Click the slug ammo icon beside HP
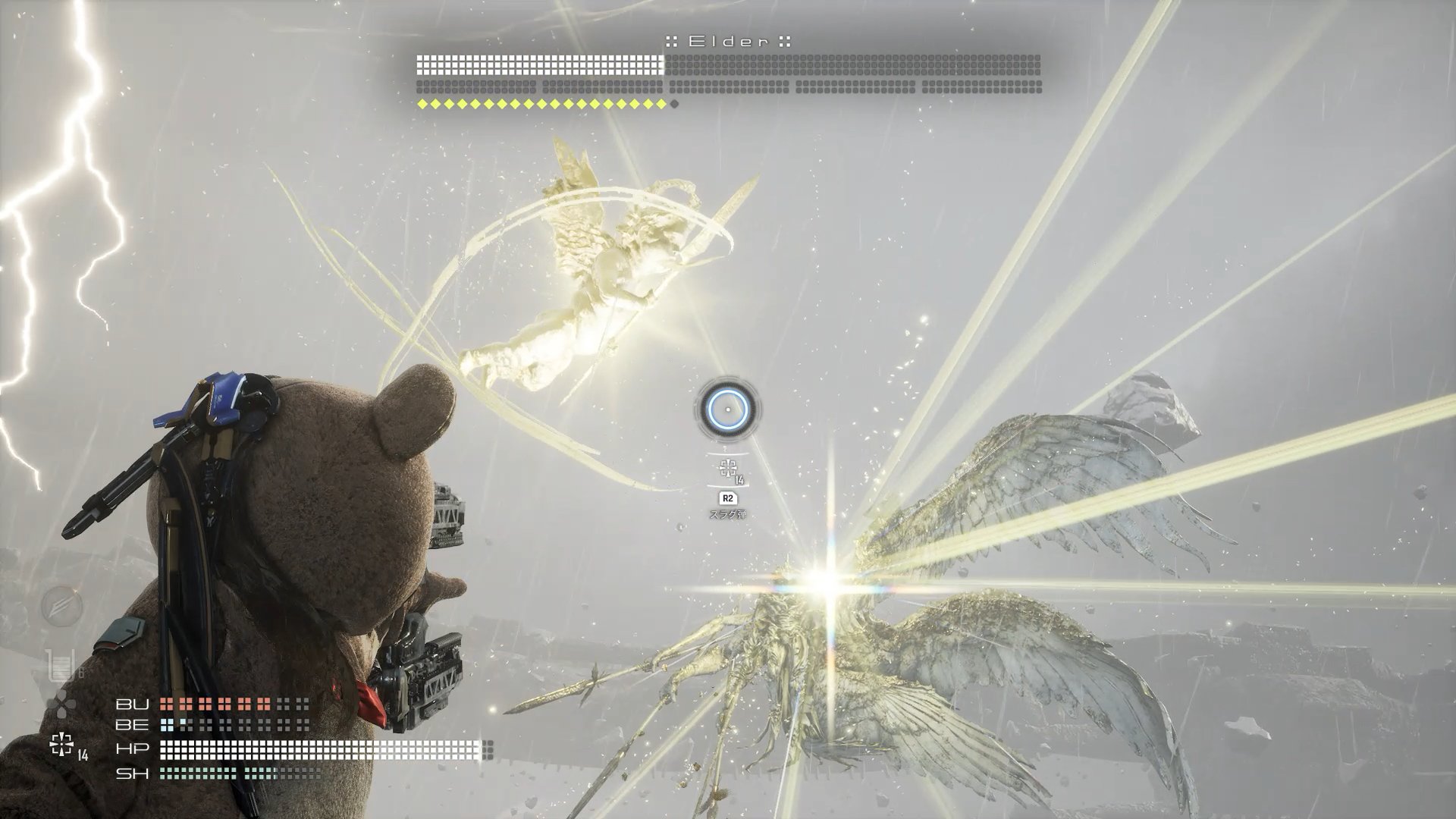This screenshot has height=819, width=1456. coord(62,744)
